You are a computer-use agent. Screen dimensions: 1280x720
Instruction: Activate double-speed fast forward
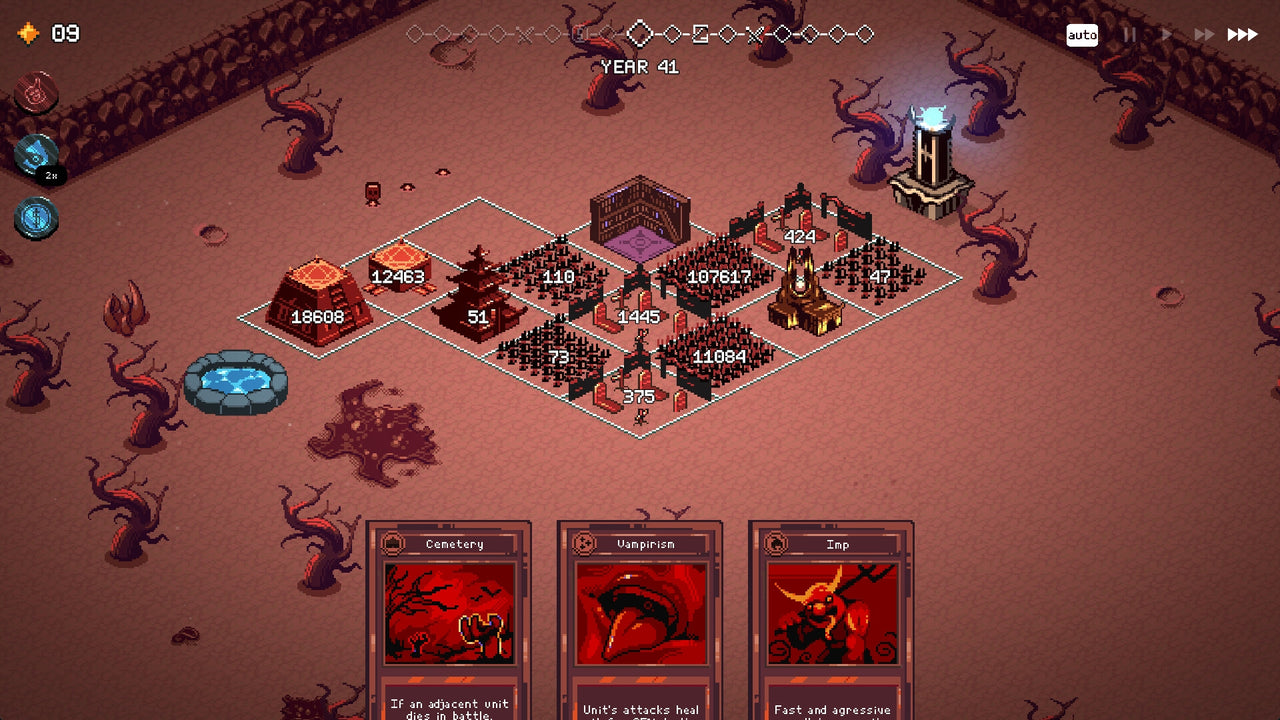coord(1204,33)
